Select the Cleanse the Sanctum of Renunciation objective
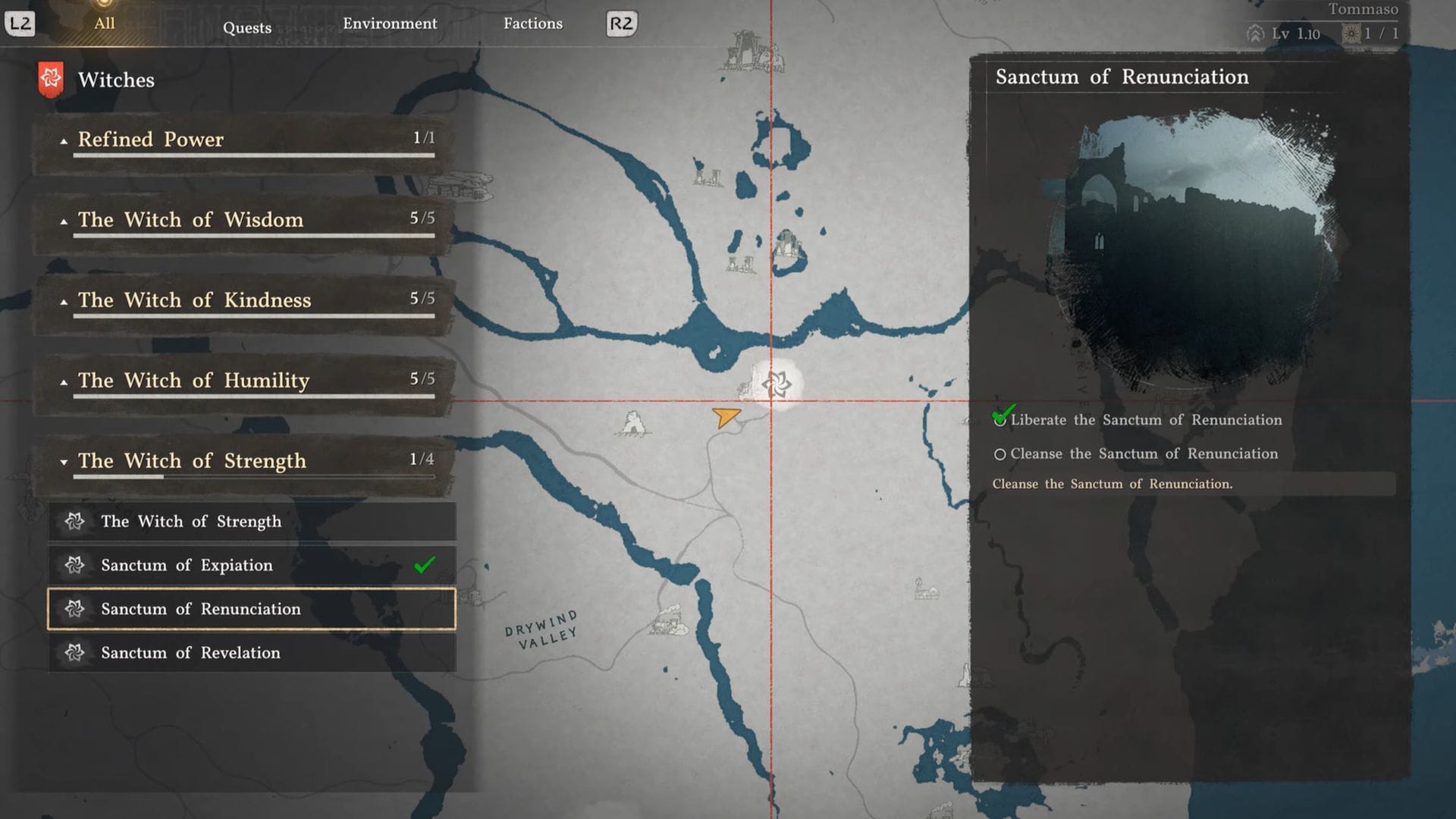This screenshot has width=1456, height=819. pyautogui.click(x=1144, y=454)
